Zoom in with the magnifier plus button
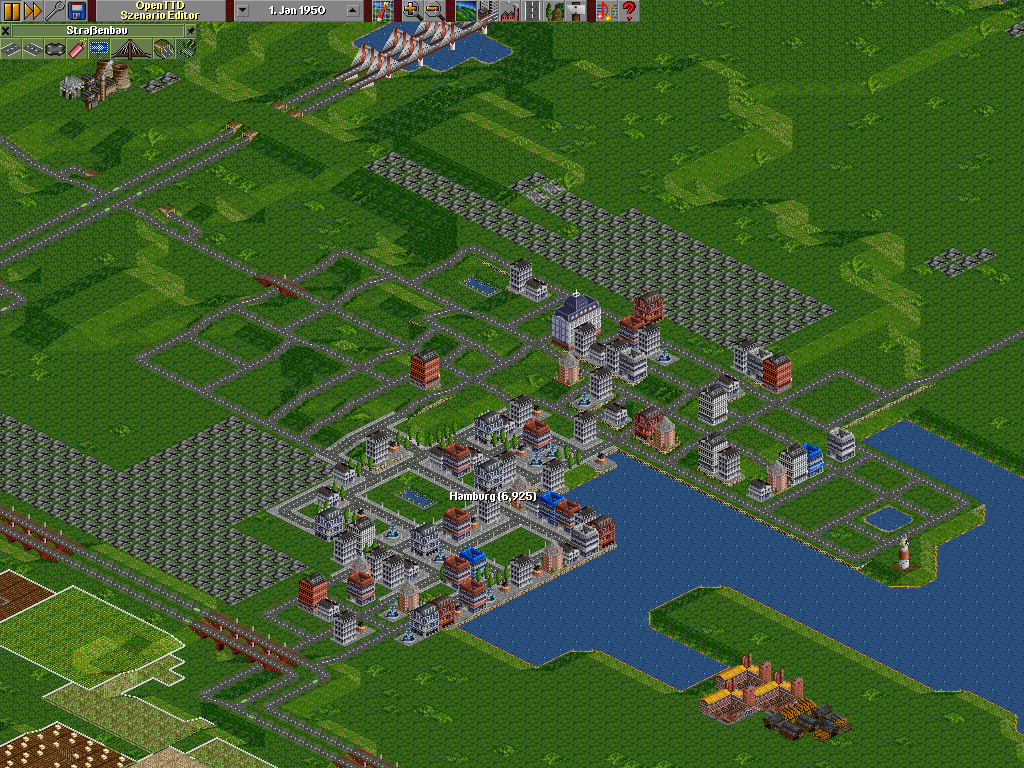This screenshot has height=768, width=1024. [411, 11]
